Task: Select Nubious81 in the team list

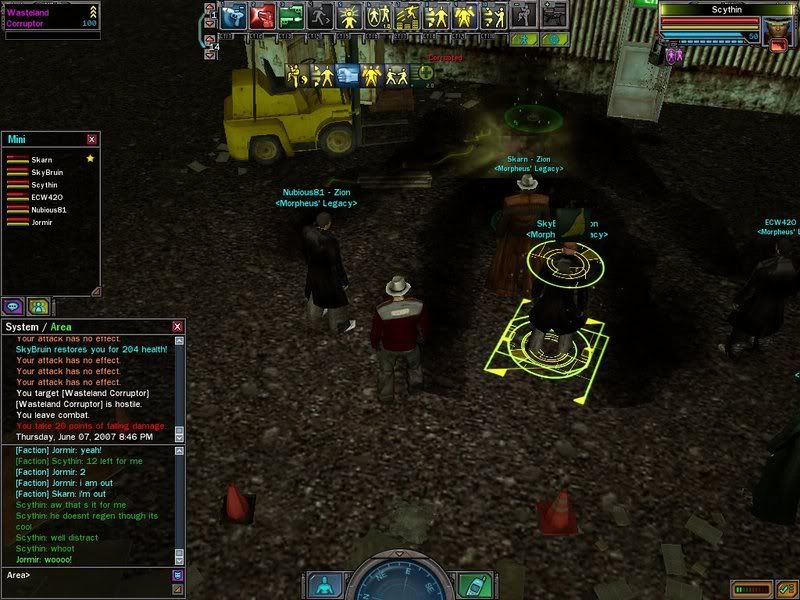Action: (50, 210)
